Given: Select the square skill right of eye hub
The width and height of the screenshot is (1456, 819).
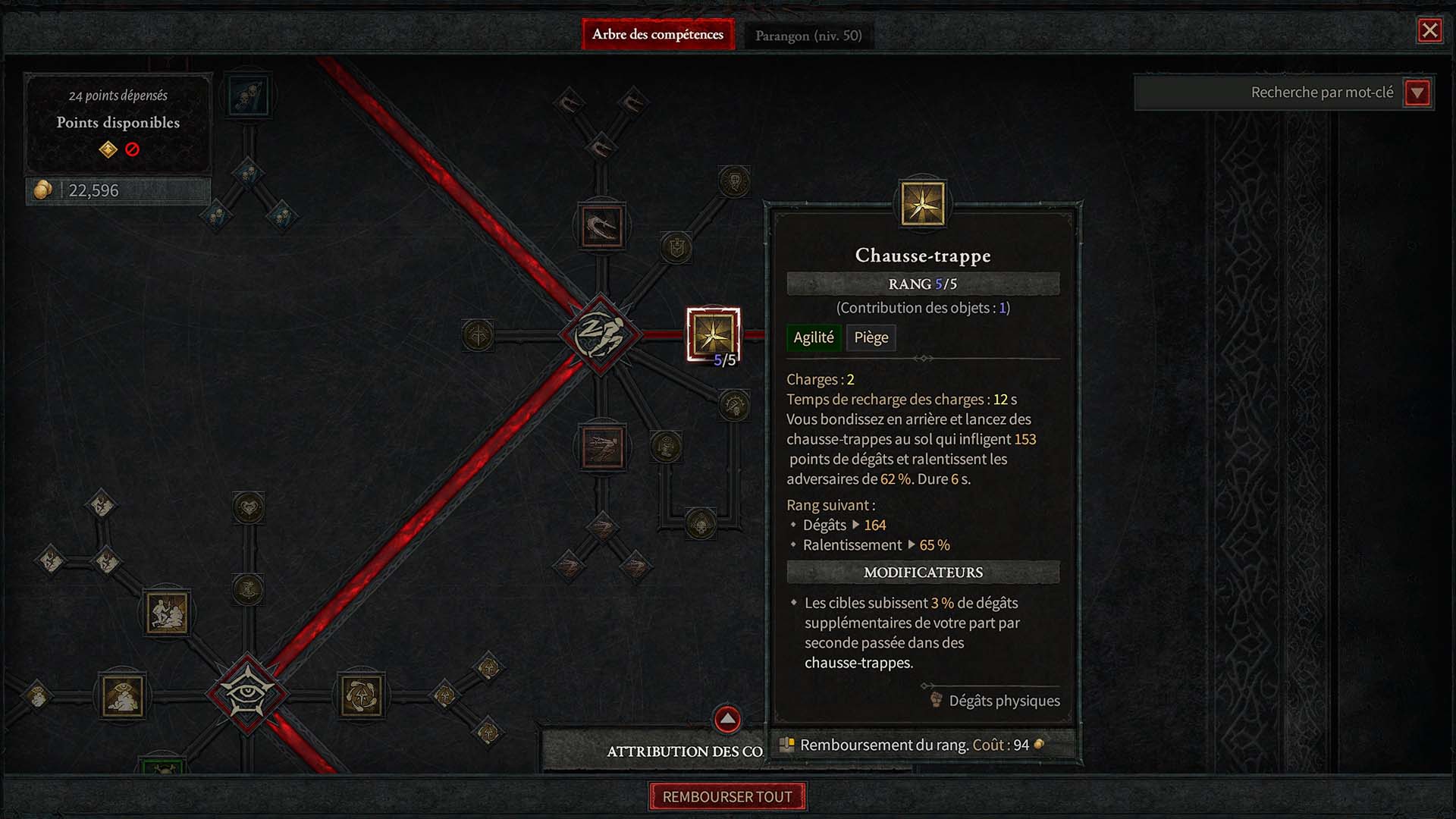Looking at the screenshot, I should [x=362, y=695].
